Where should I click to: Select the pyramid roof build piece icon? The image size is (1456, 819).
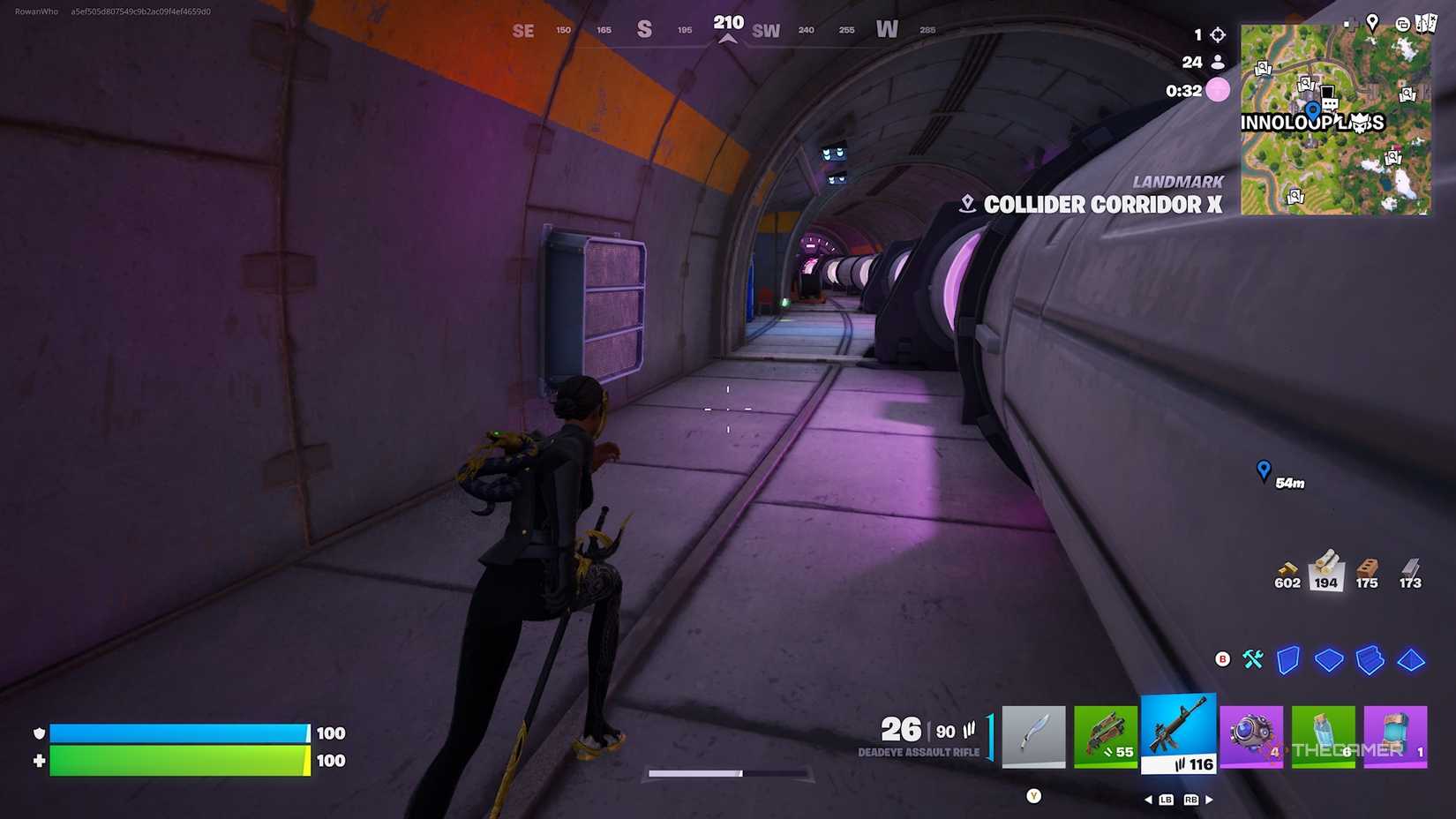click(1411, 660)
